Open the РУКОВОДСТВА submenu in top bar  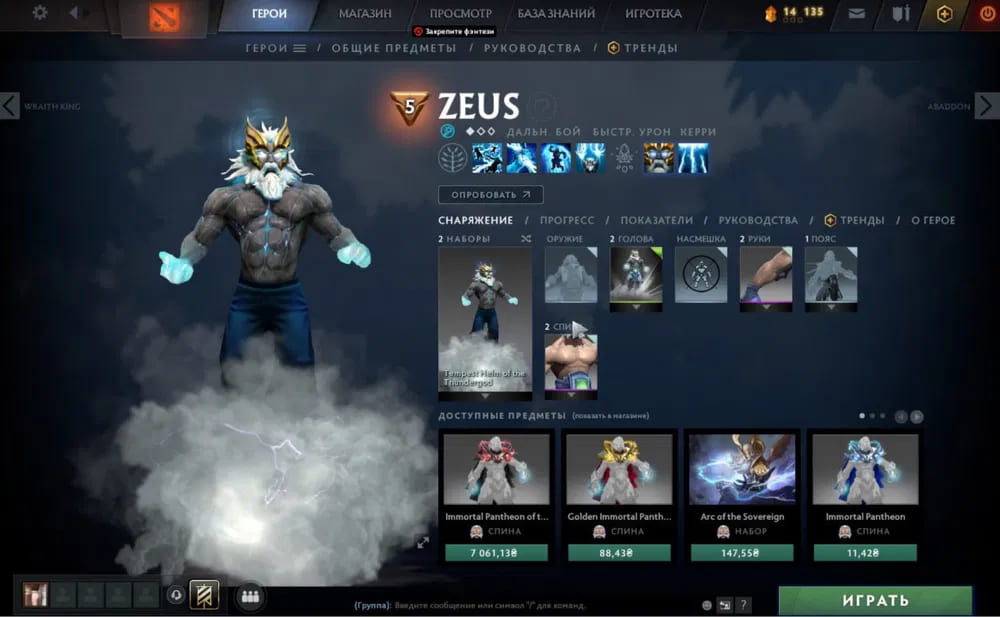[x=532, y=48]
